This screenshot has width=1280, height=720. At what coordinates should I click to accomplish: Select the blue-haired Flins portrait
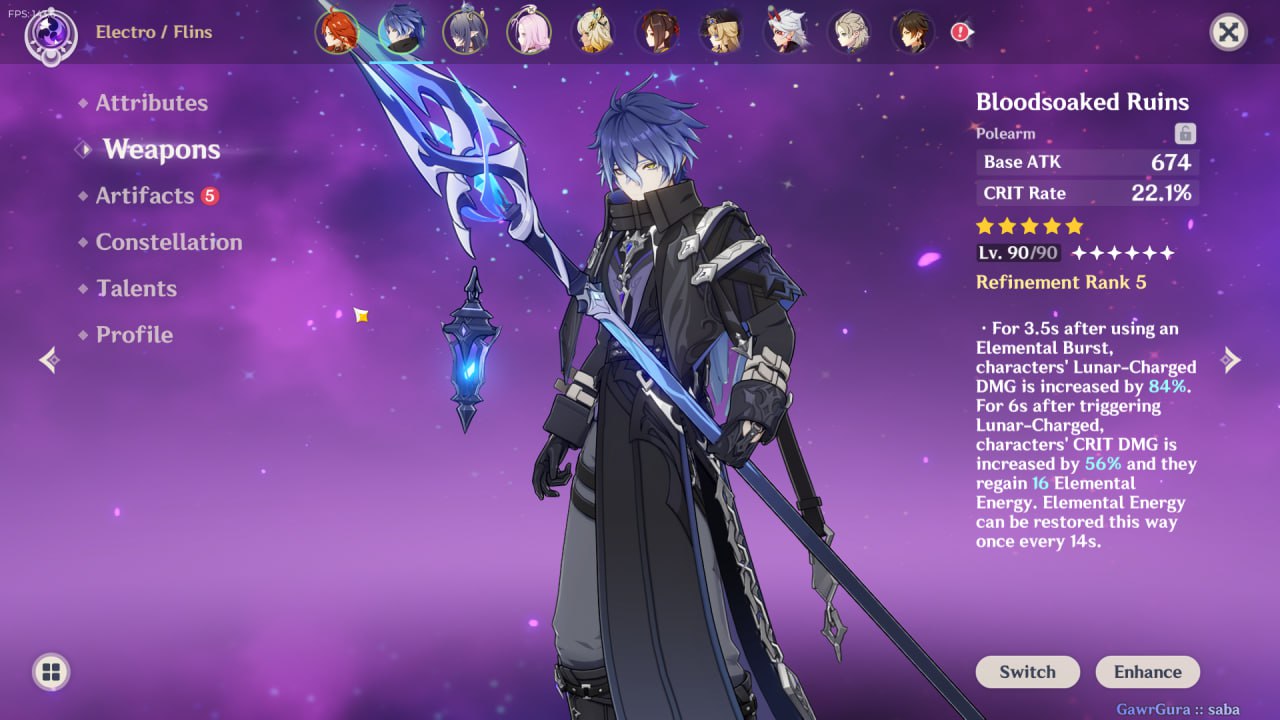tap(401, 32)
